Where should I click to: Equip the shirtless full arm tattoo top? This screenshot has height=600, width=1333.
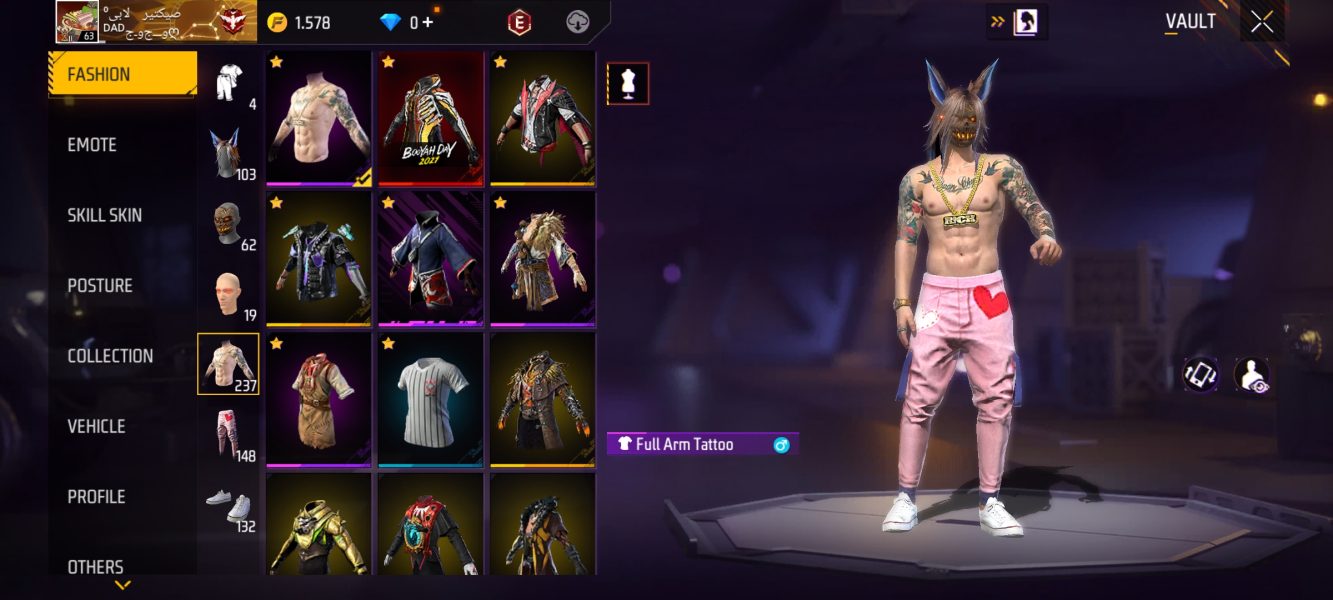319,118
